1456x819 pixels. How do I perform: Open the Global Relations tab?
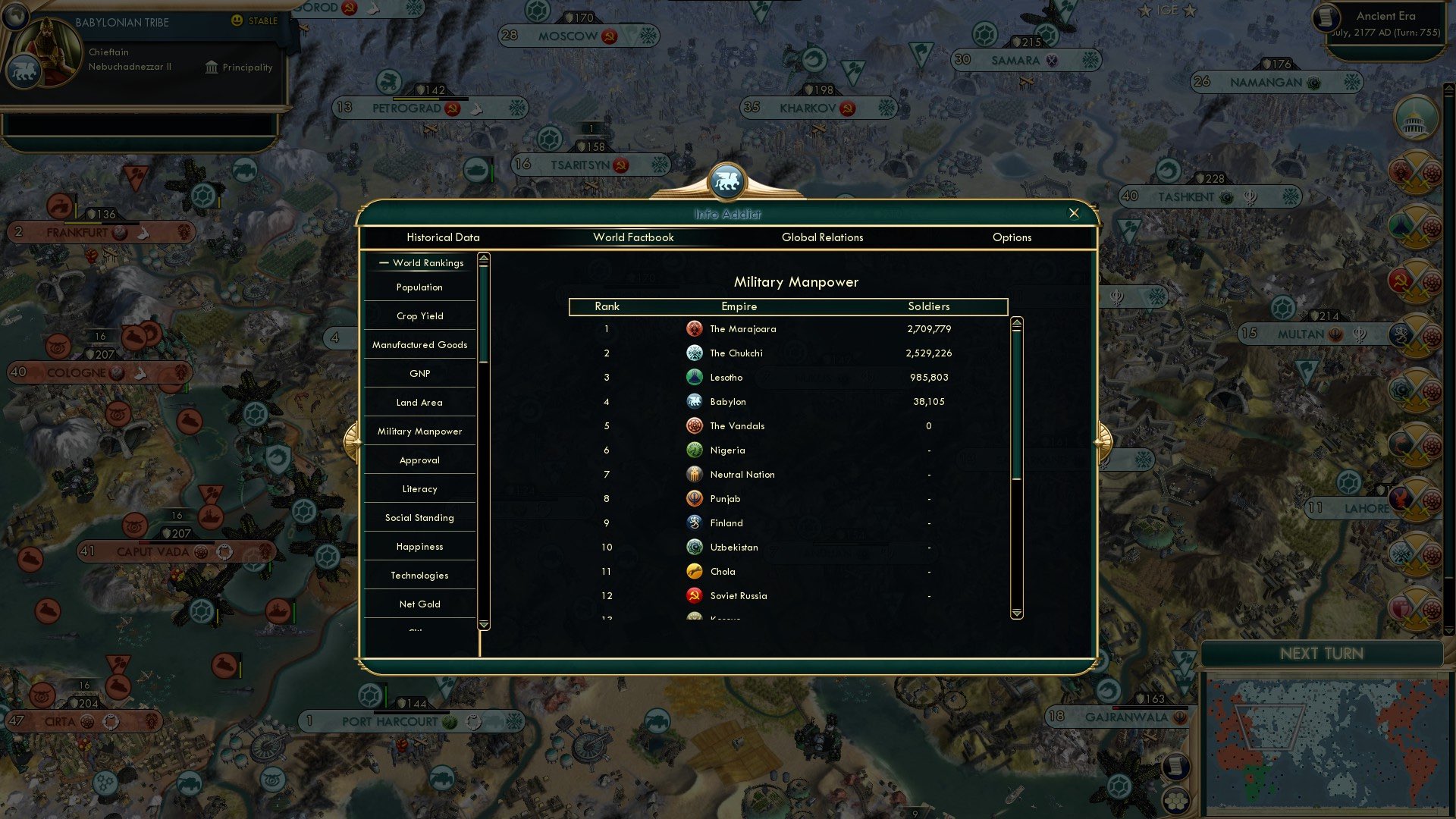point(824,237)
